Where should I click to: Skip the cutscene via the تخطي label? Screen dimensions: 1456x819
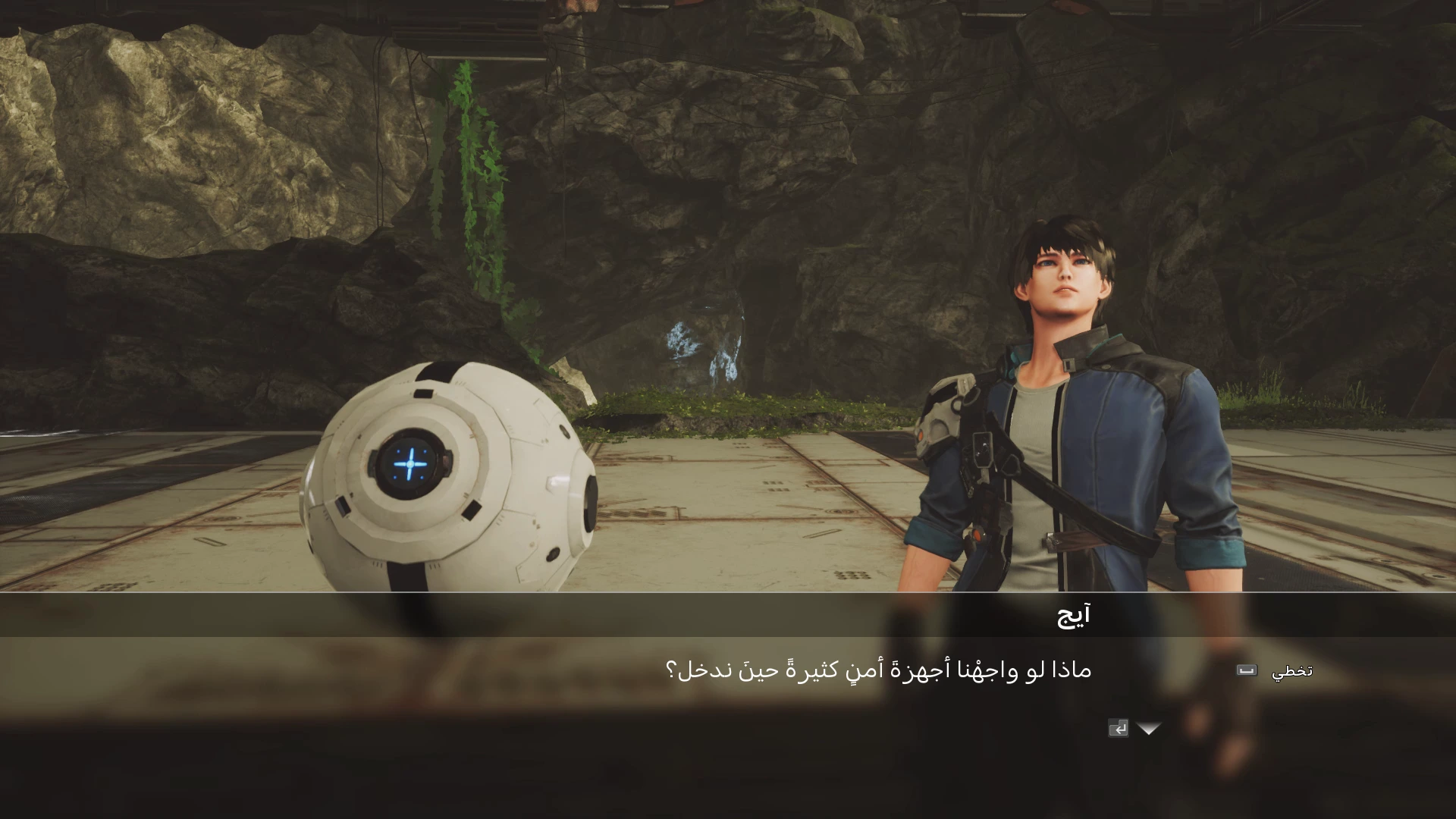[x=1291, y=671]
